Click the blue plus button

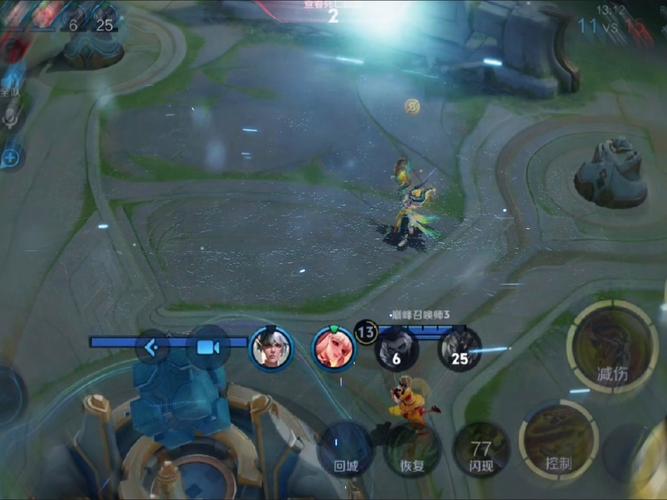tap(11, 157)
